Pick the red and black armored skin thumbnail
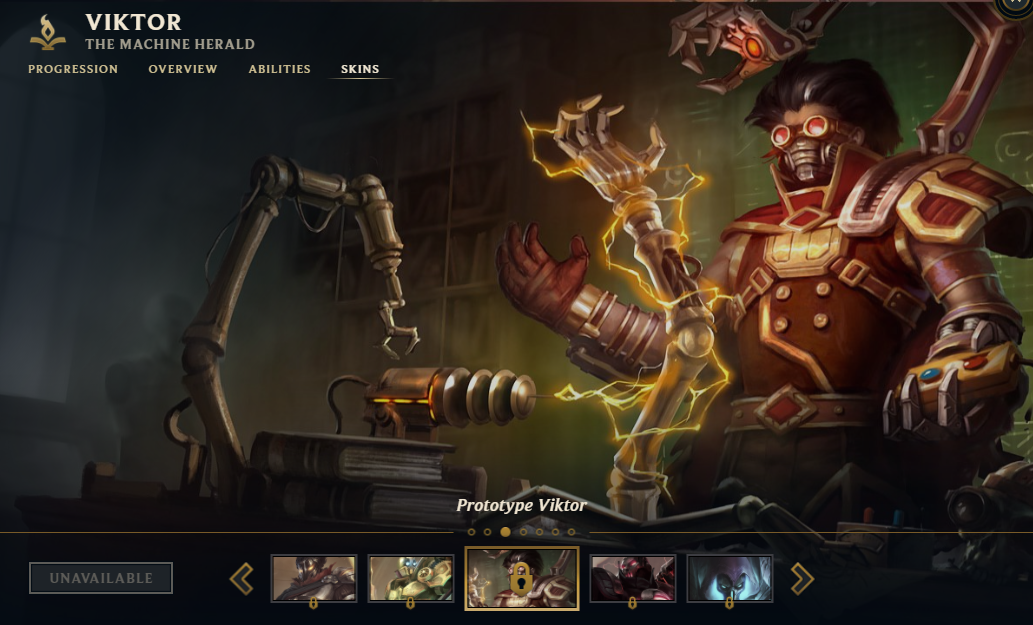Screen dimensions: 1033x625 [633, 578]
